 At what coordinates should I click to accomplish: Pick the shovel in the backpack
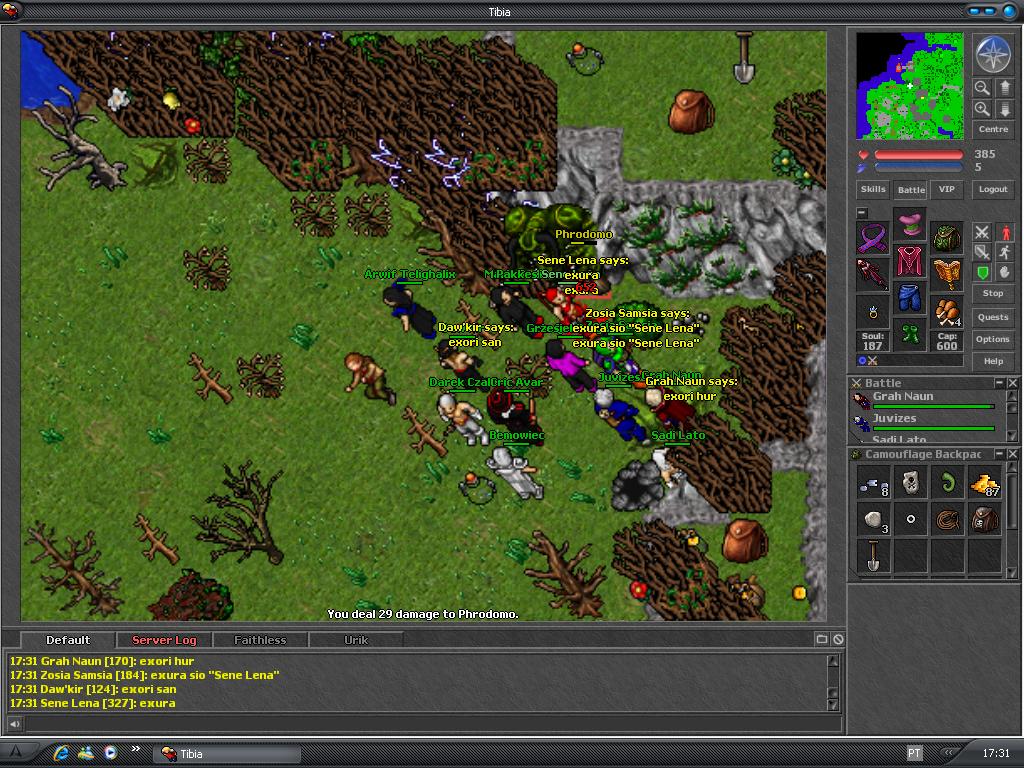point(873,556)
